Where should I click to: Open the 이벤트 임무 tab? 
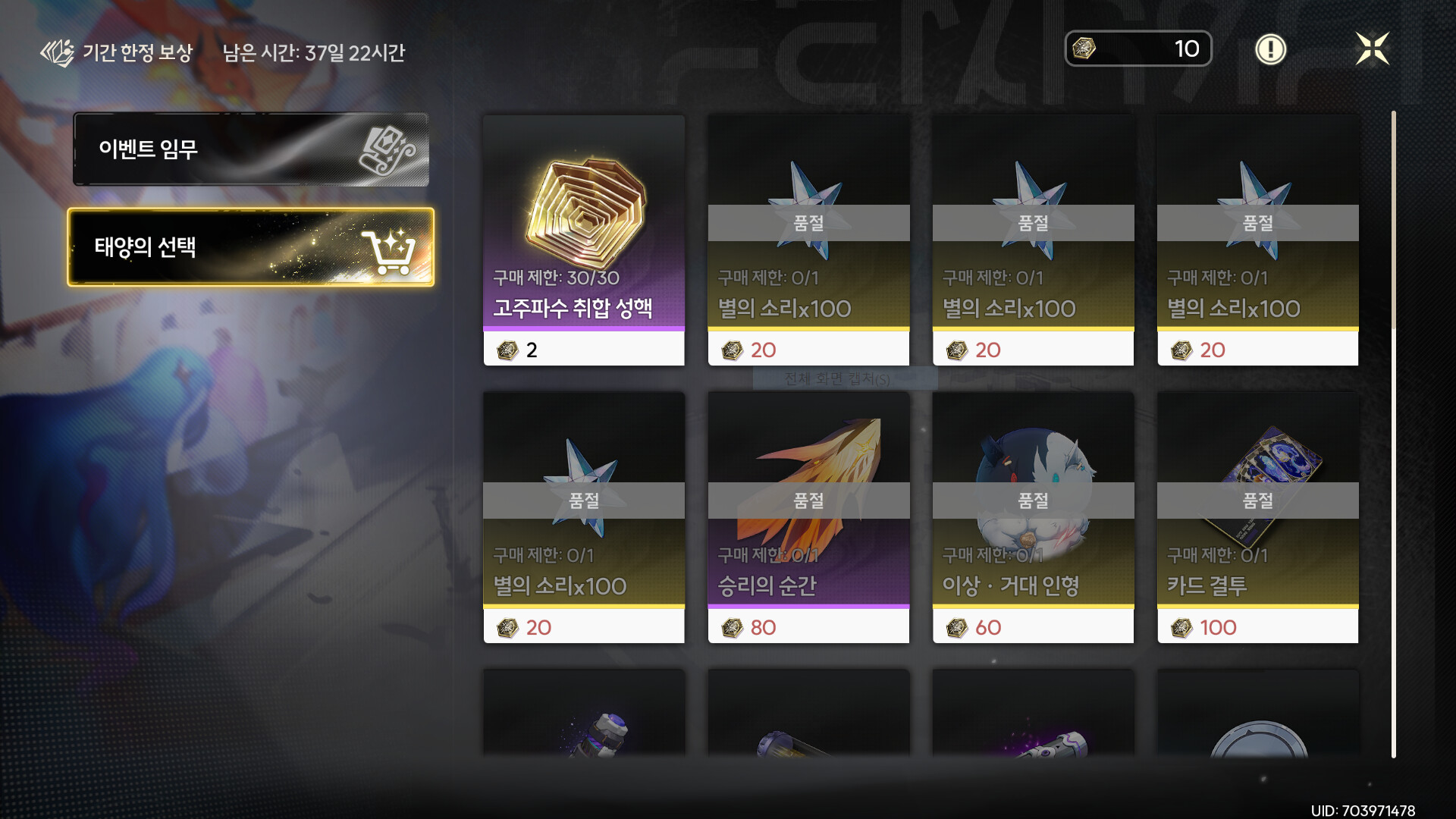[250, 149]
